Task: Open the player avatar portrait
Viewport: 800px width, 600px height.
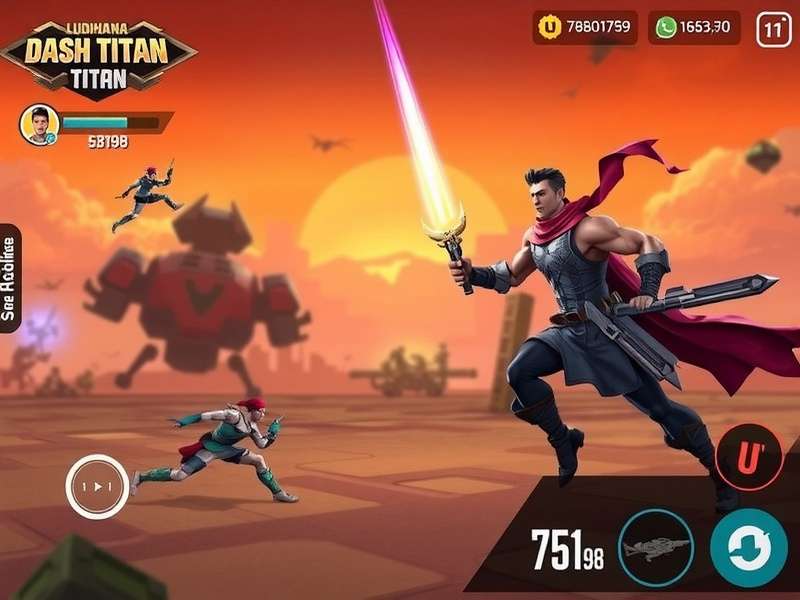Action: (x=40, y=124)
